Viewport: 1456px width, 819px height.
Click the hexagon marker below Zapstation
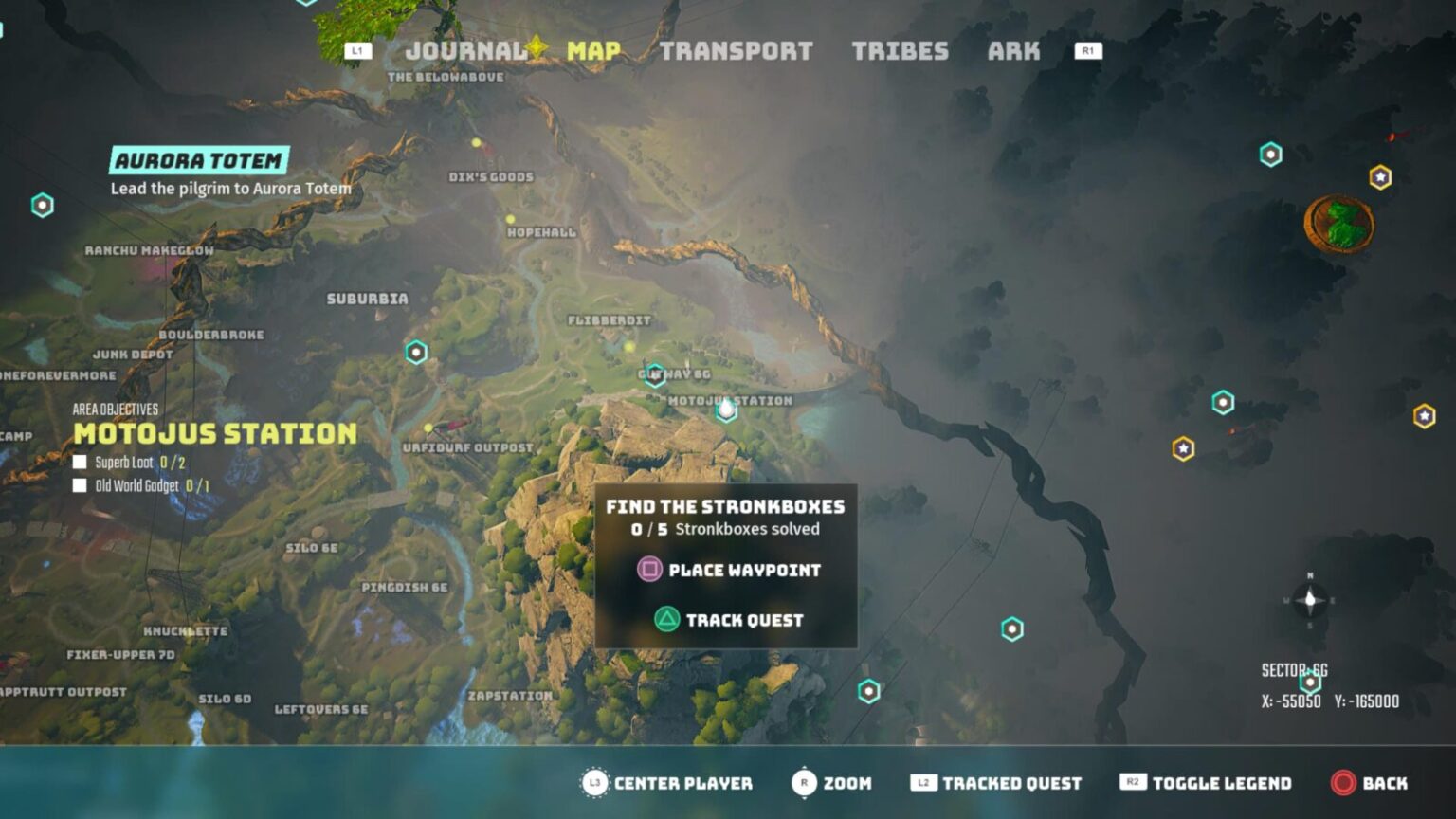tap(867, 691)
